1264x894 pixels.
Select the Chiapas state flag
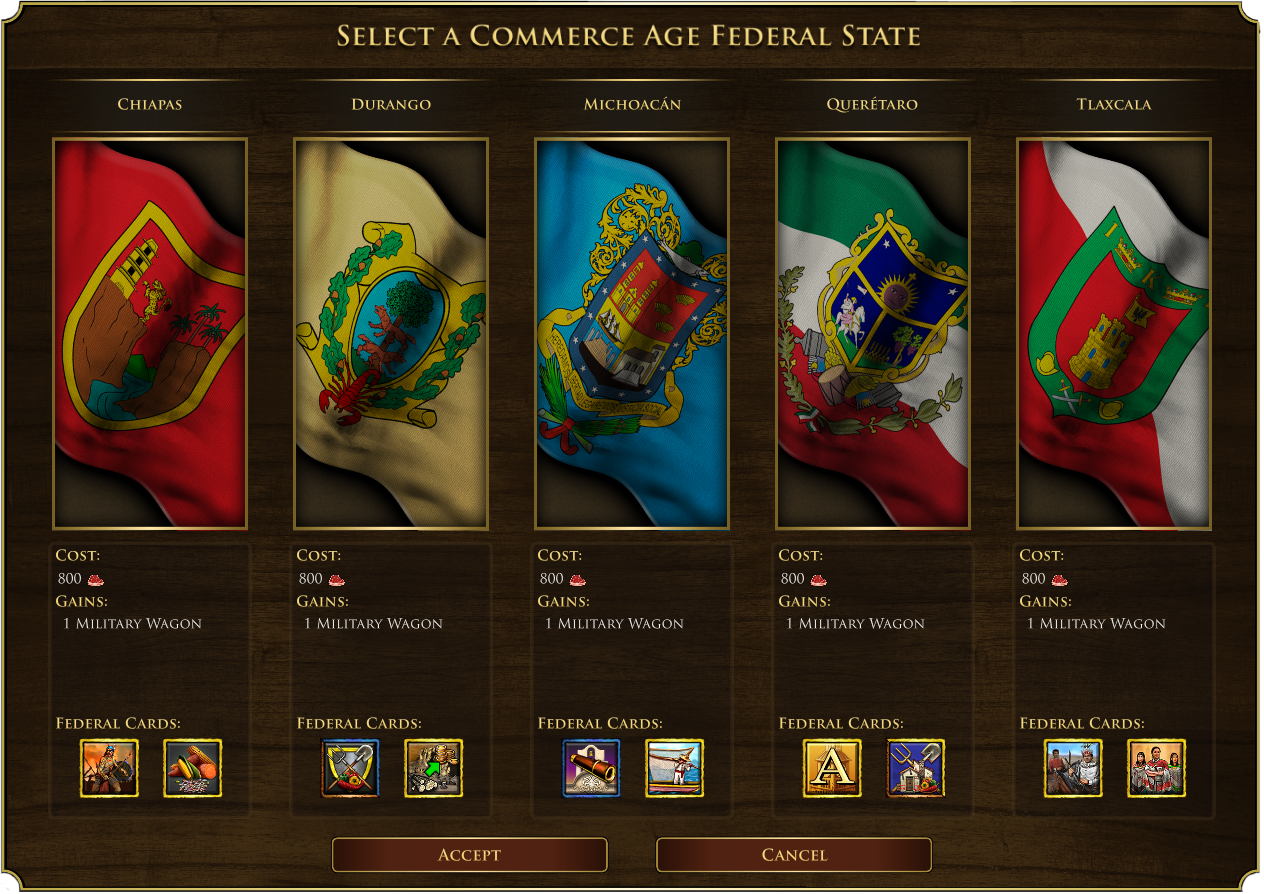[150, 333]
